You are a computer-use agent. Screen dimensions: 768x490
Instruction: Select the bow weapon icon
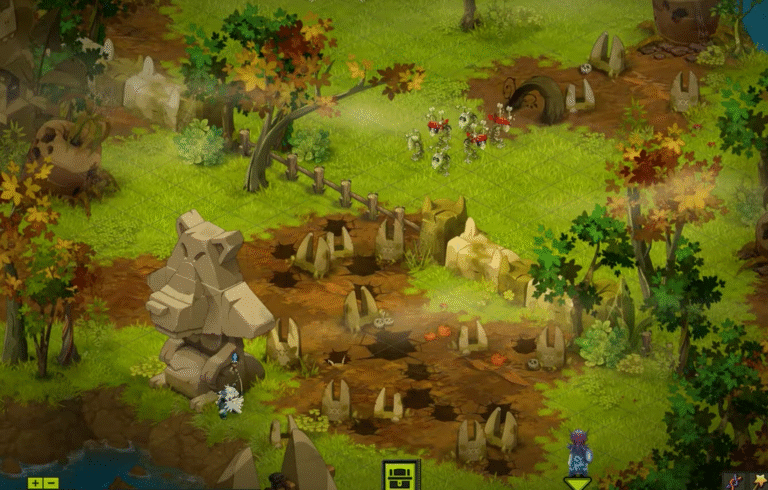tap(735, 481)
